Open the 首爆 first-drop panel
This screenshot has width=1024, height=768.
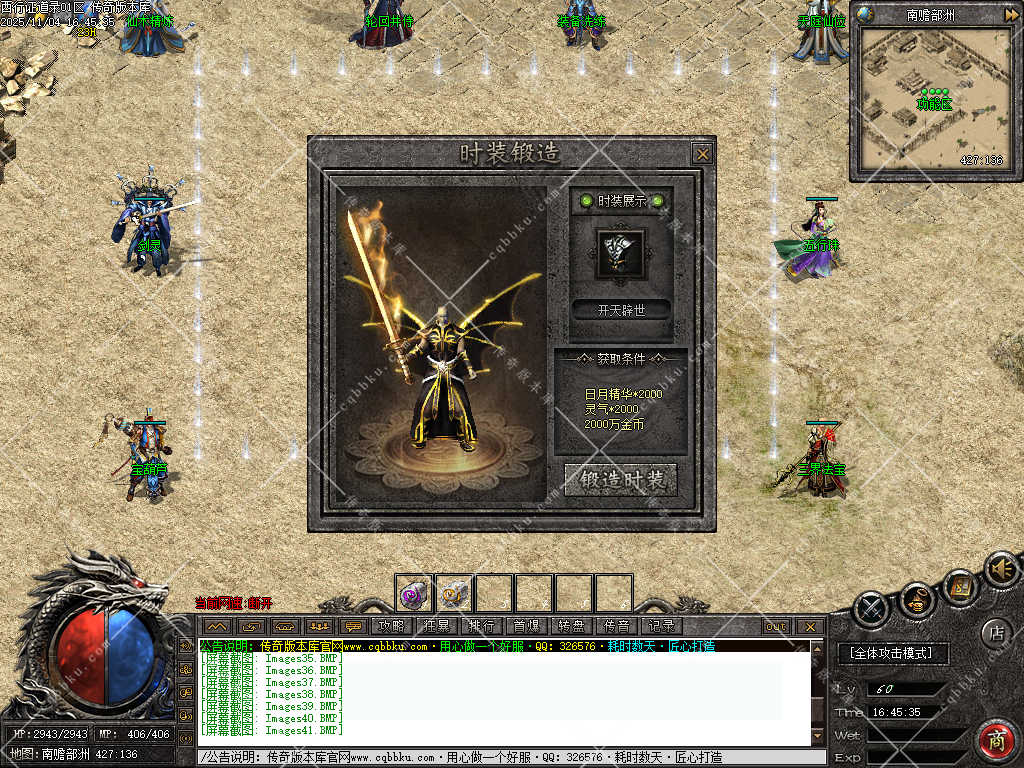tap(527, 626)
